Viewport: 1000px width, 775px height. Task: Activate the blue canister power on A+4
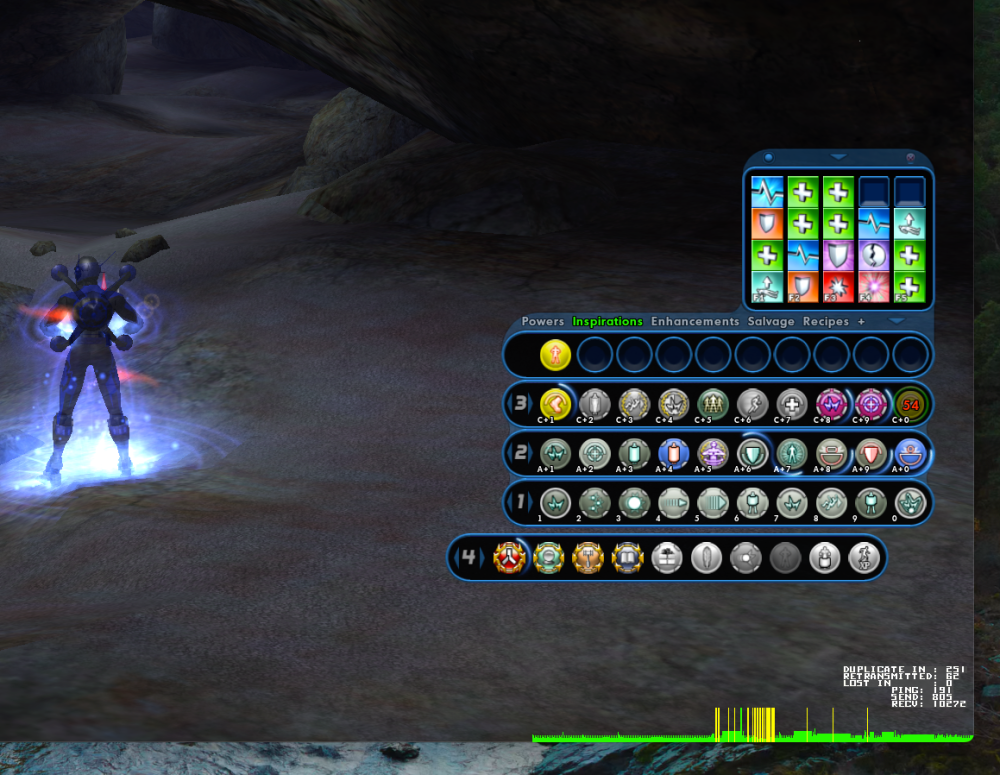673,453
